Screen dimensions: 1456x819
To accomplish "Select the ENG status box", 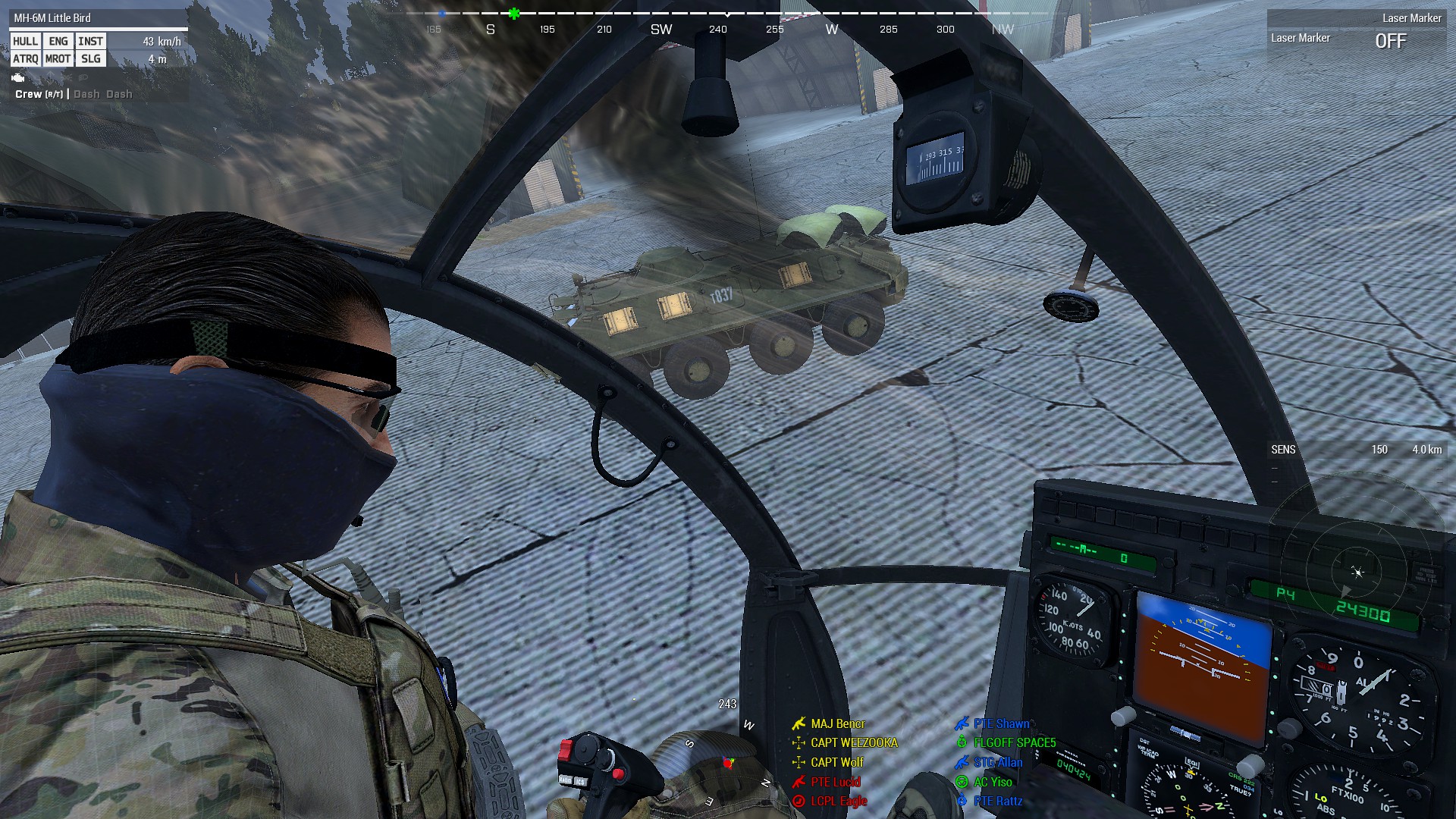I will [x=58, y=42].
